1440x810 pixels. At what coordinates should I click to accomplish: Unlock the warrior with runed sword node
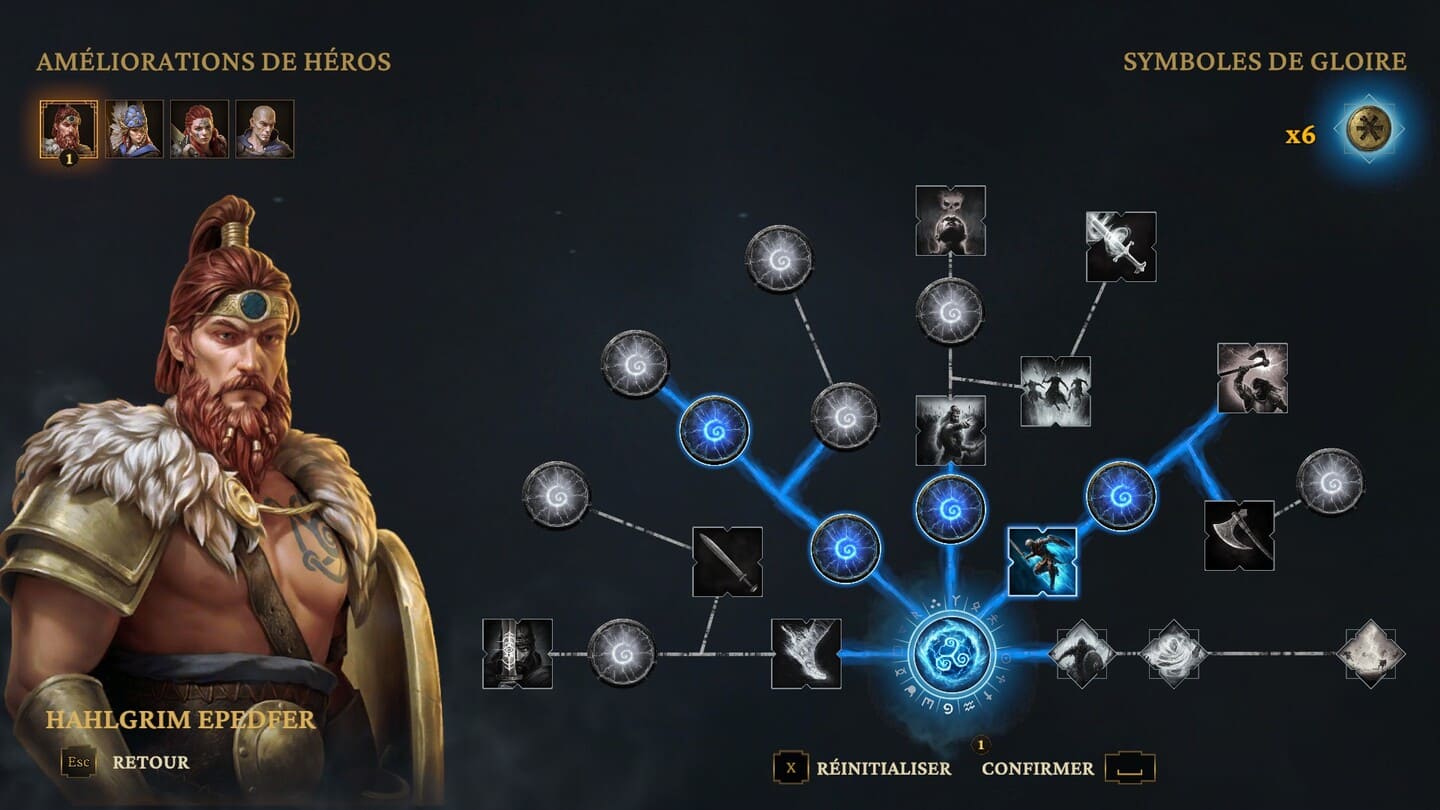point(517,654)
